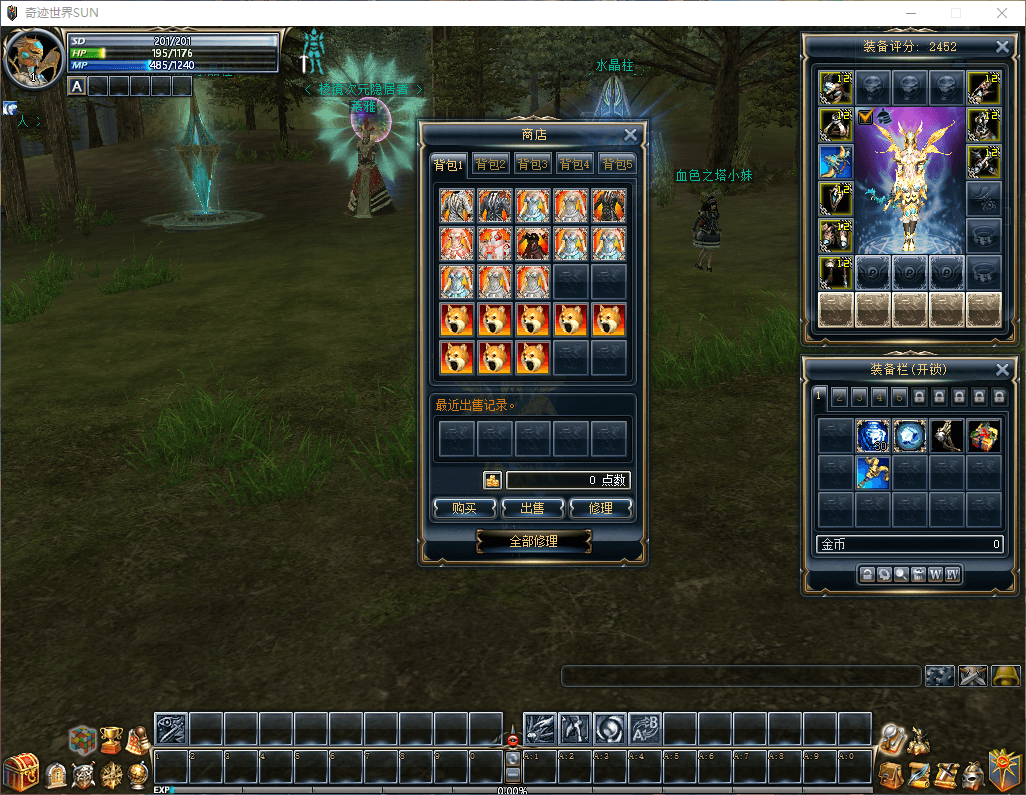
Task: Click the character portrait
Action: [33, 60]
